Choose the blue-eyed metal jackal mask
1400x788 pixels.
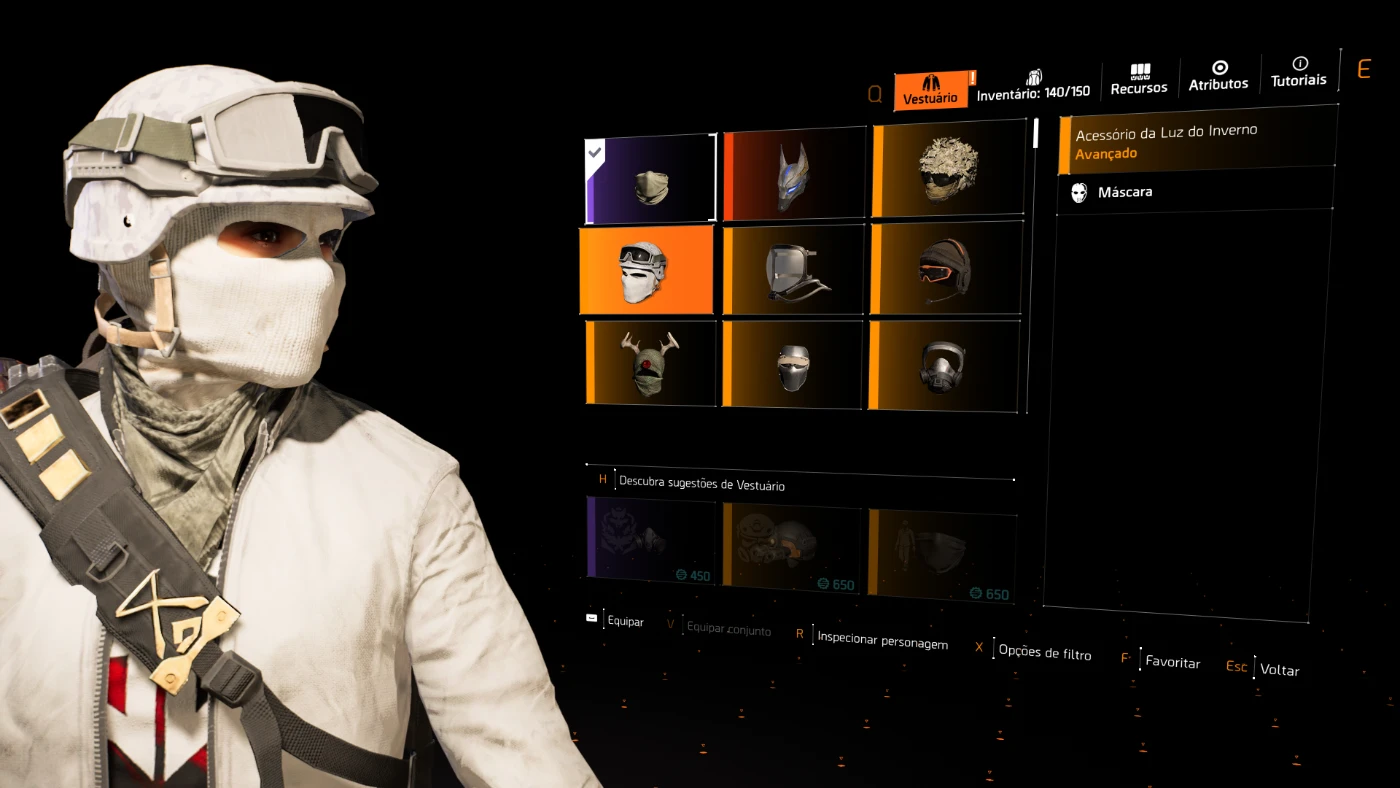coord(794,175)
